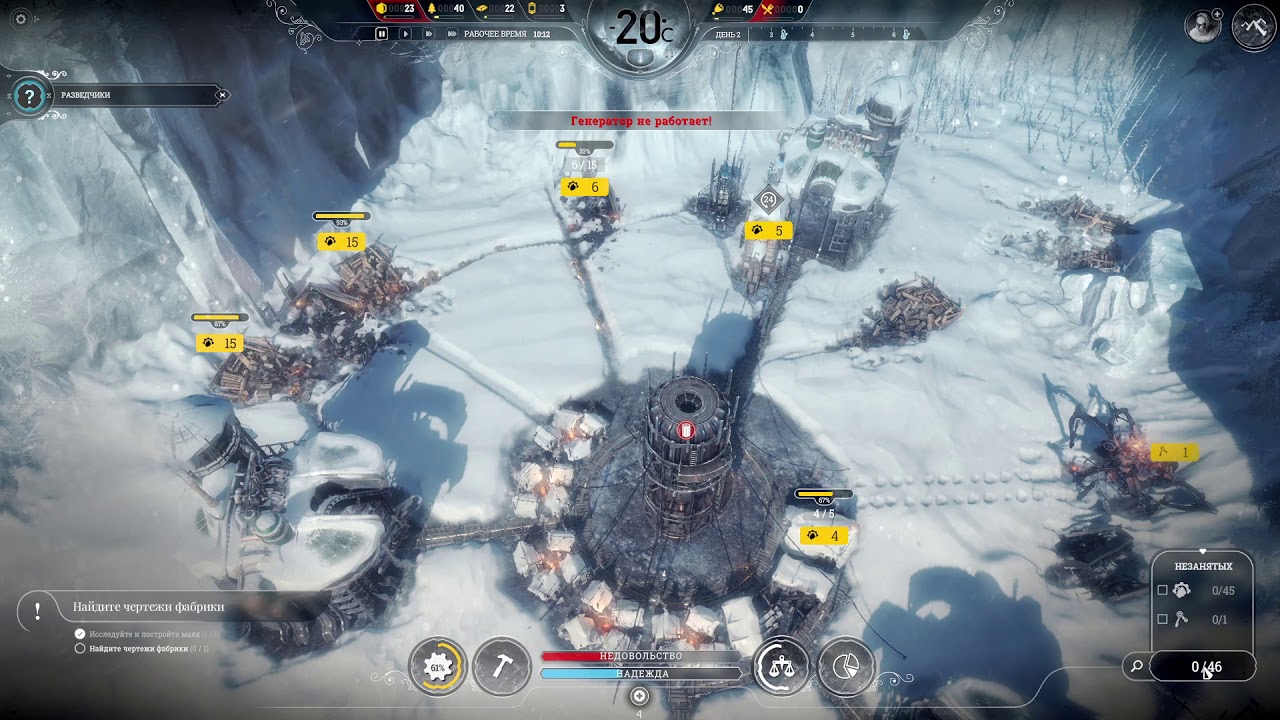Click the magnifier worker search icon
The height and width of the screenshot is (720, 1280).
pos(1136,666)
